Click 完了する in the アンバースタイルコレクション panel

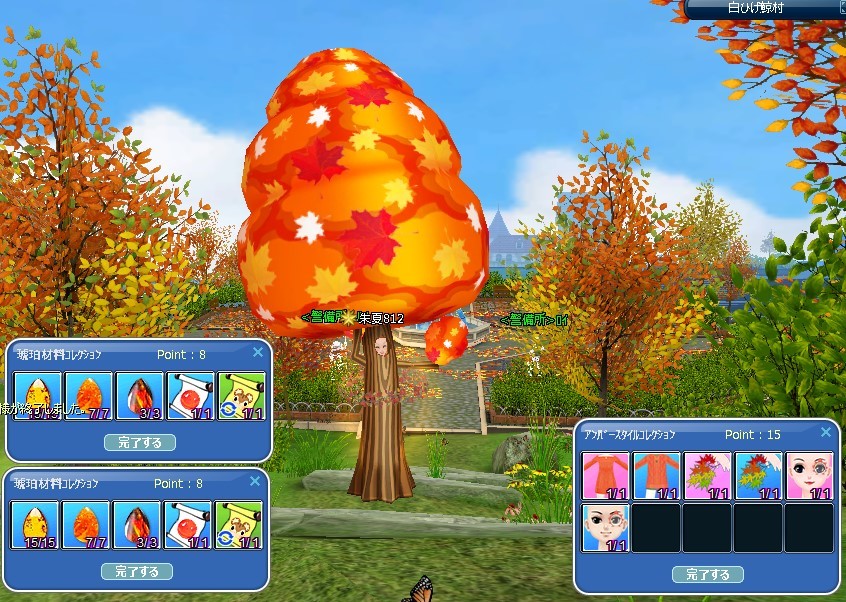click(x=707, y=575)
